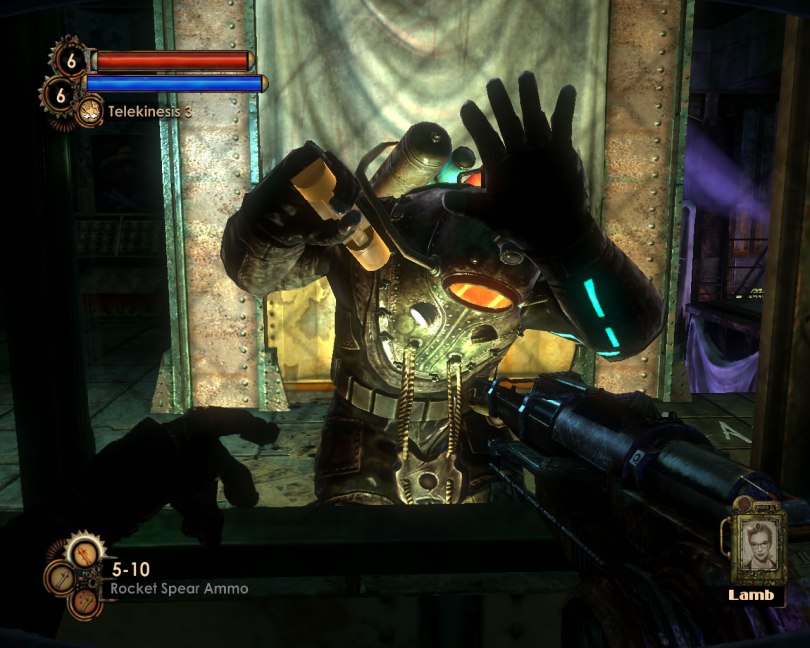810x648 pixels.
Task: Switch to the pale standard spear ammo icon
Action: [x=61, y=576]
